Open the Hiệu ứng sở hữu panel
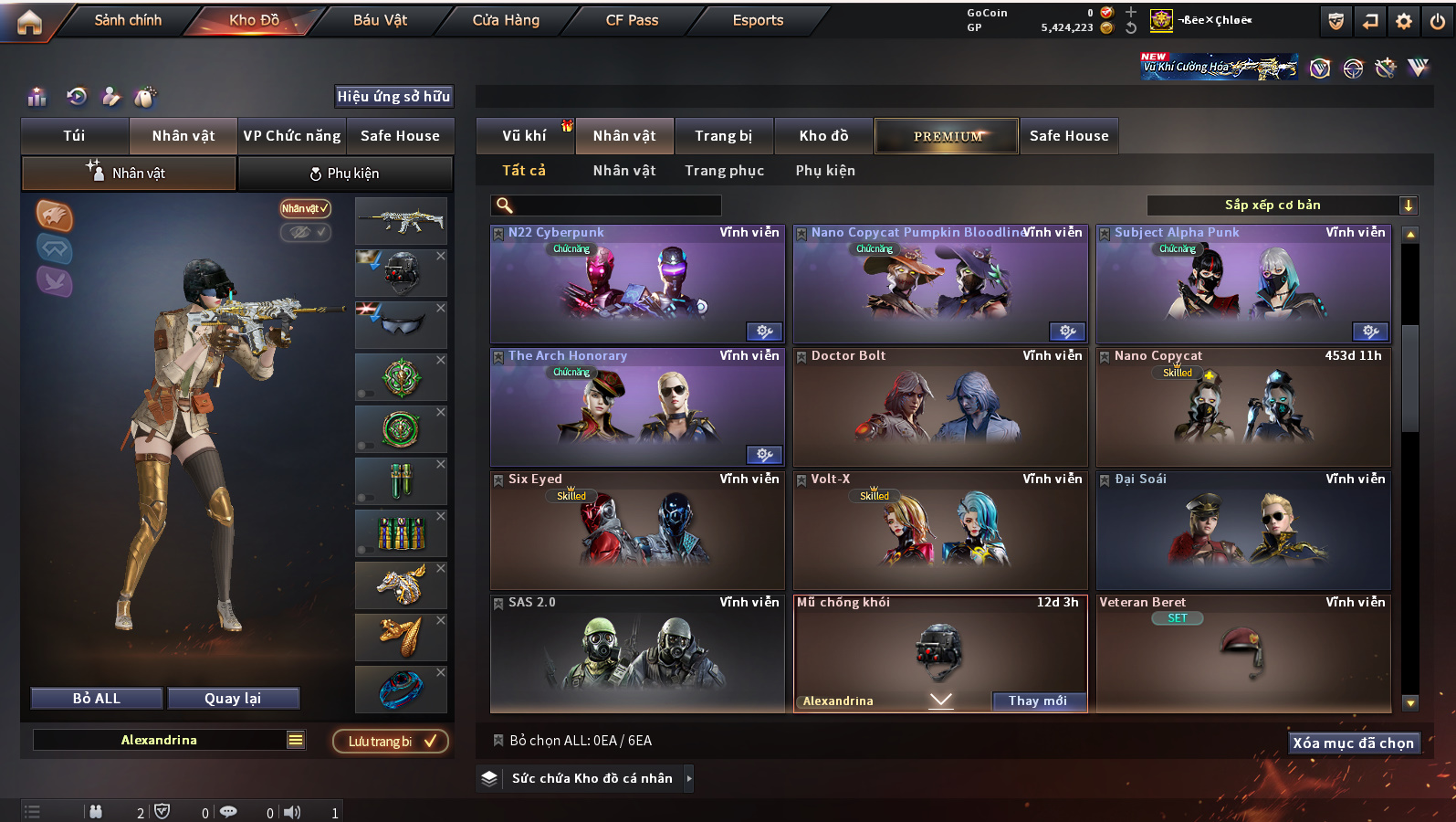This screenshot has width=1456, height=822. click(393, 97)
